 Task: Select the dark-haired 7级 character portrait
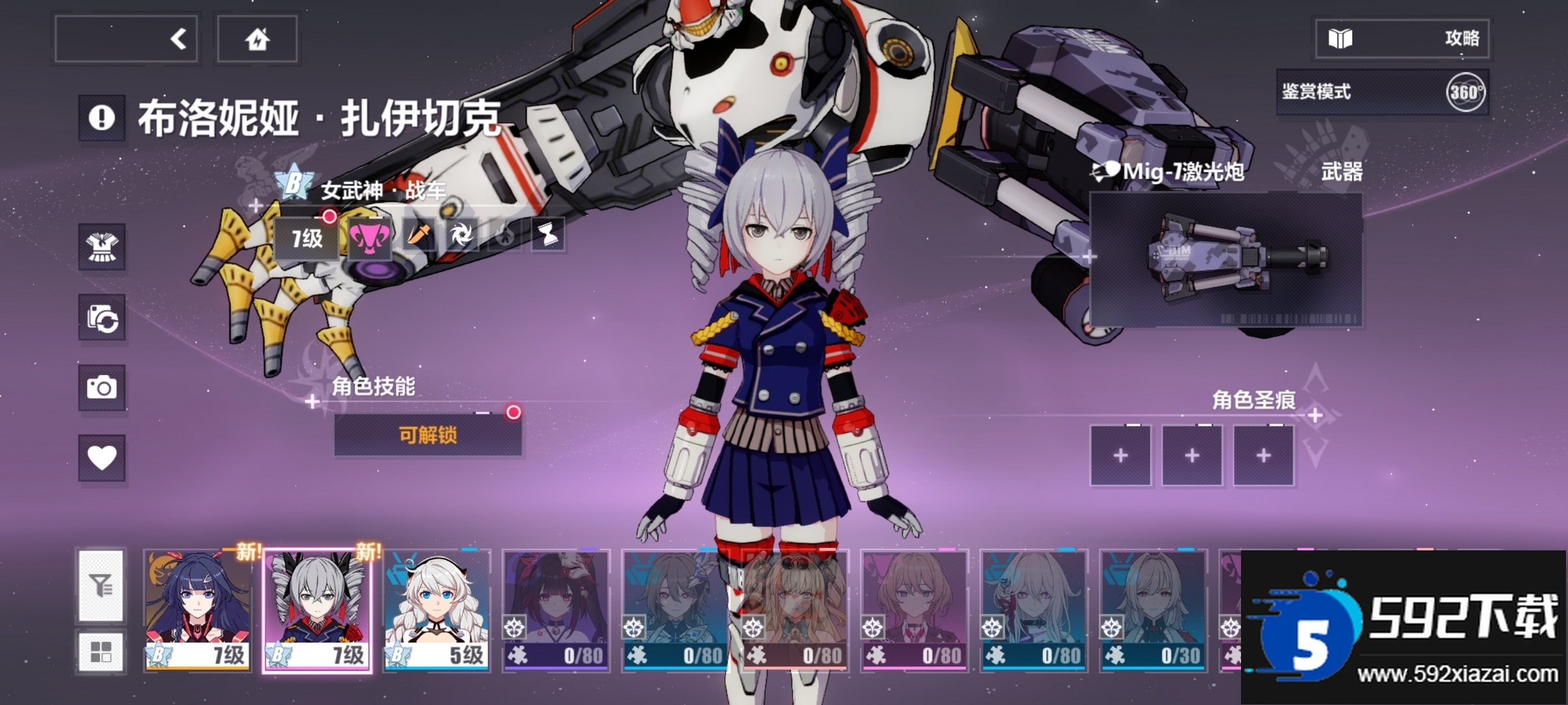click(x=198, y=610)
